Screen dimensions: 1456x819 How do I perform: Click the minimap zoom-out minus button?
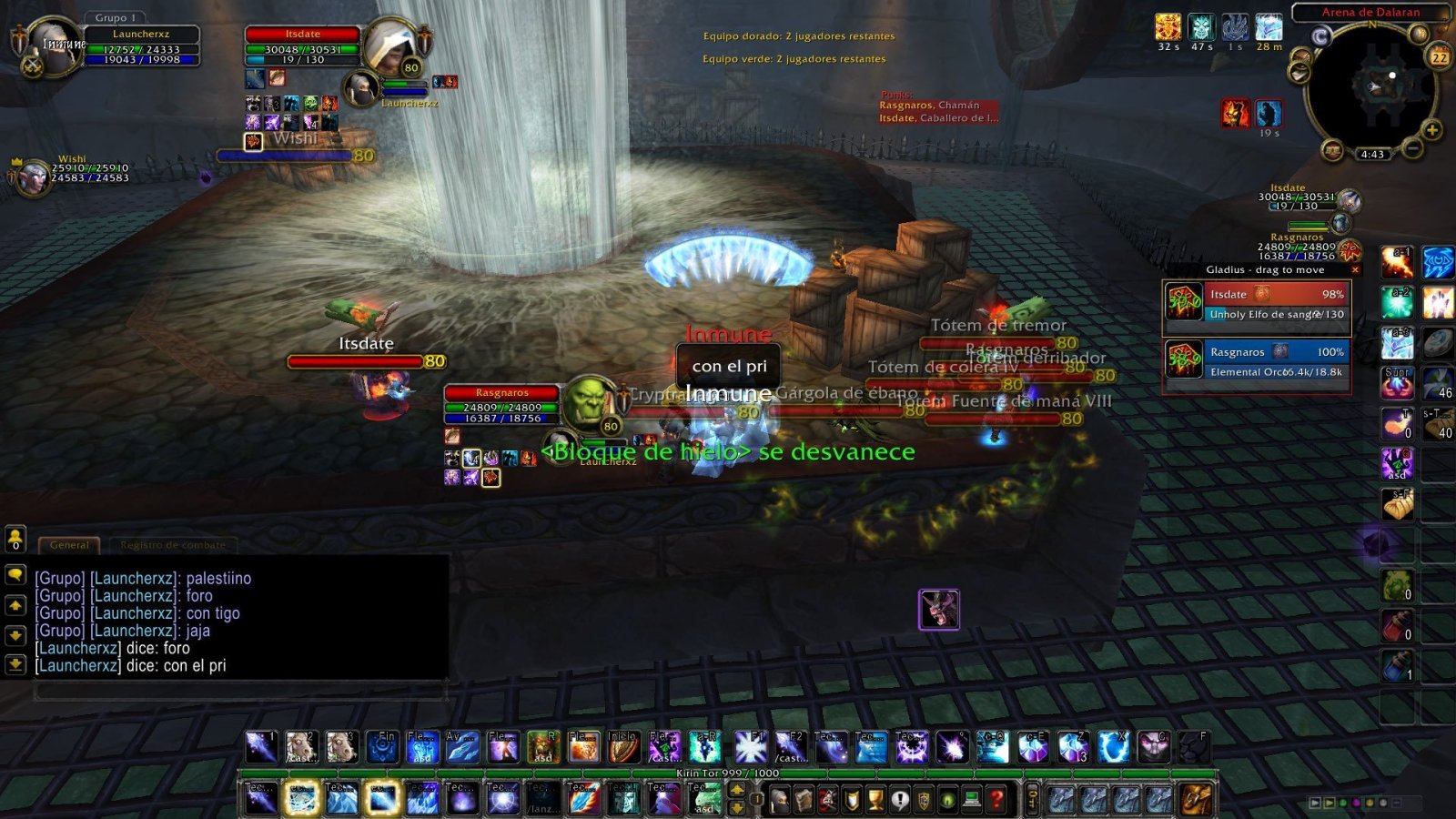1412,147
